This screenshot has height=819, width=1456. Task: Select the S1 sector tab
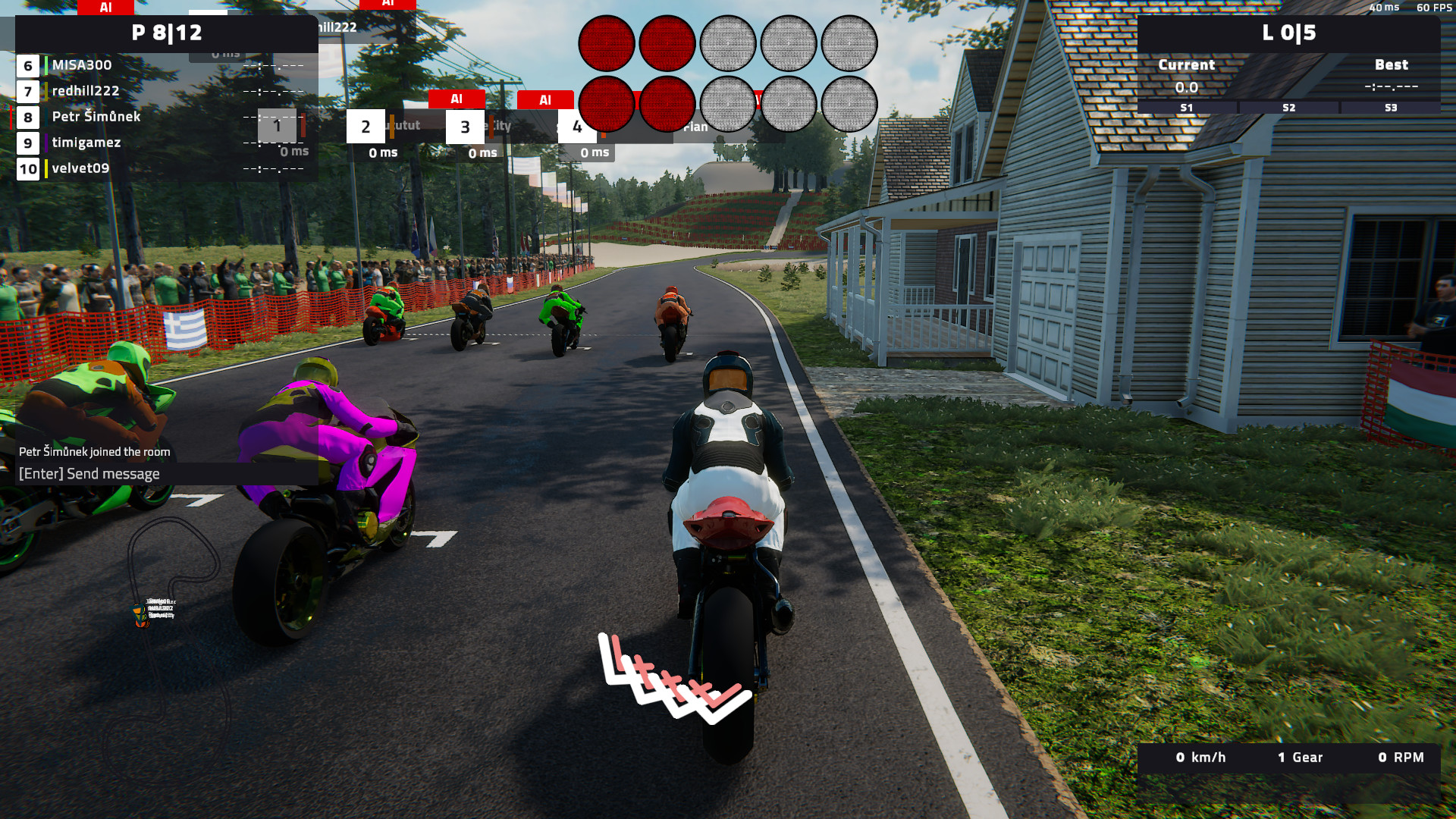point(1186,108)
